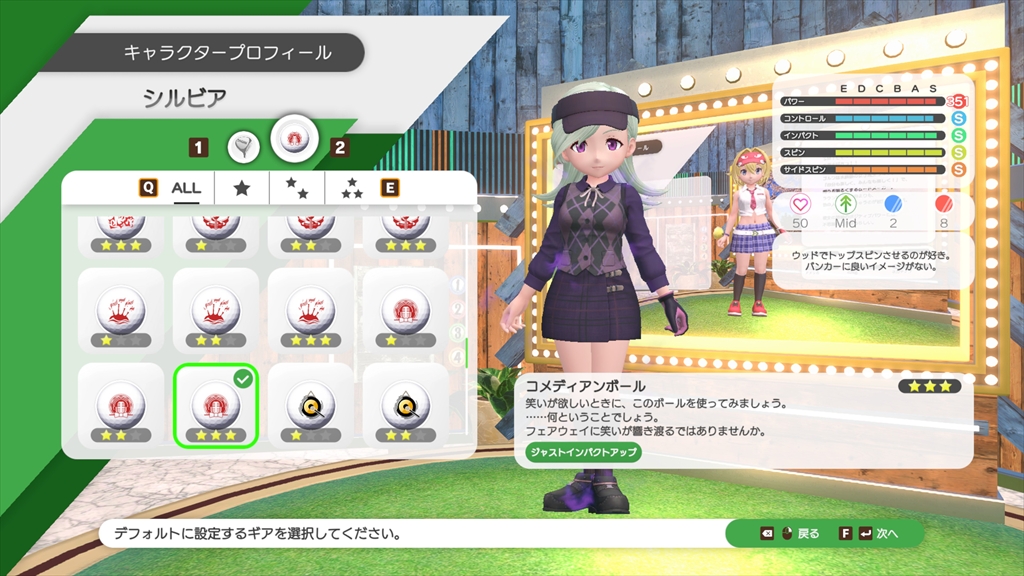Select the one-star gong ball
1024x576 pixels.
(311, 405)
